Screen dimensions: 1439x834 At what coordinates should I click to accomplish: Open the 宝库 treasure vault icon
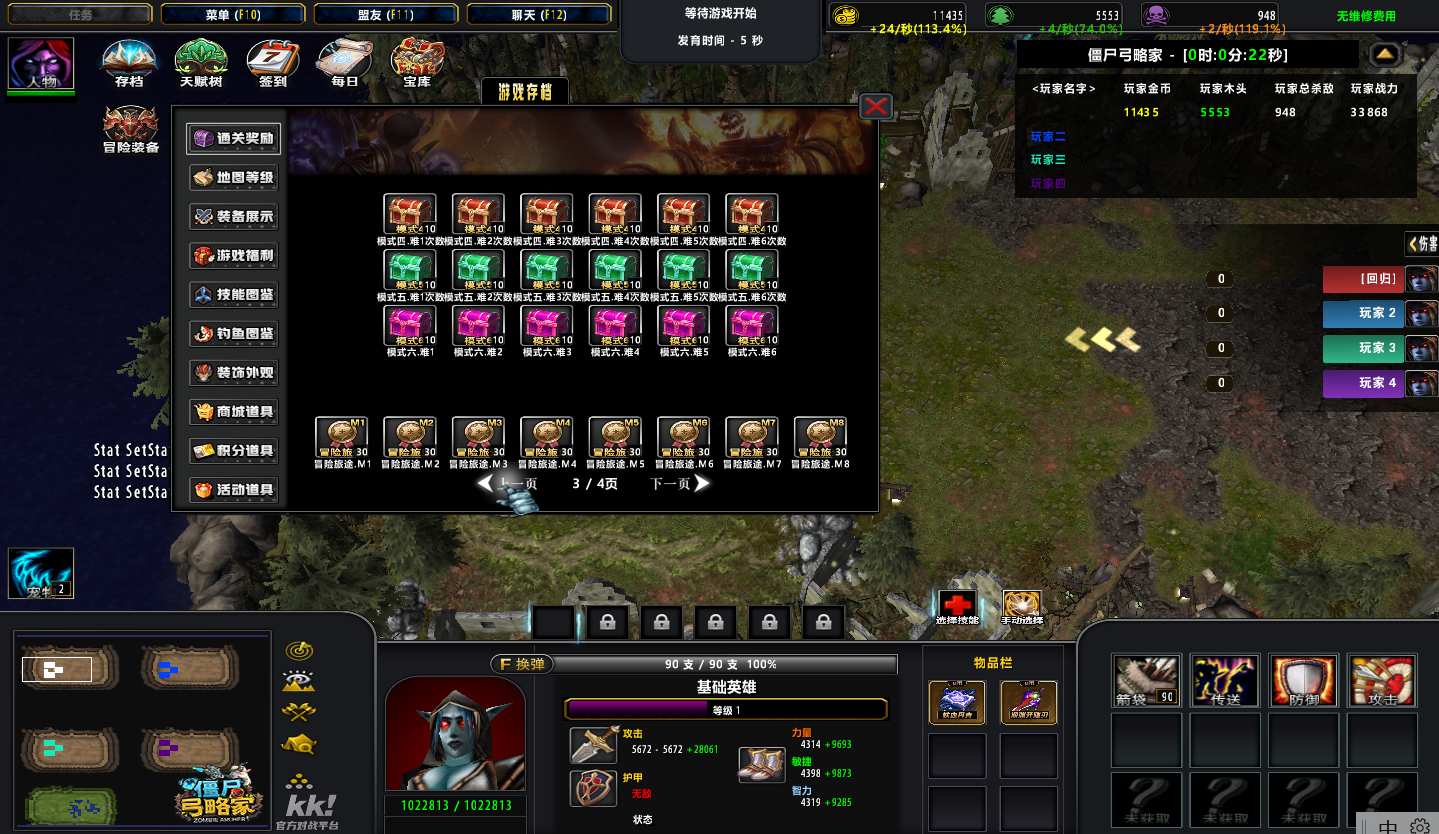417,62
